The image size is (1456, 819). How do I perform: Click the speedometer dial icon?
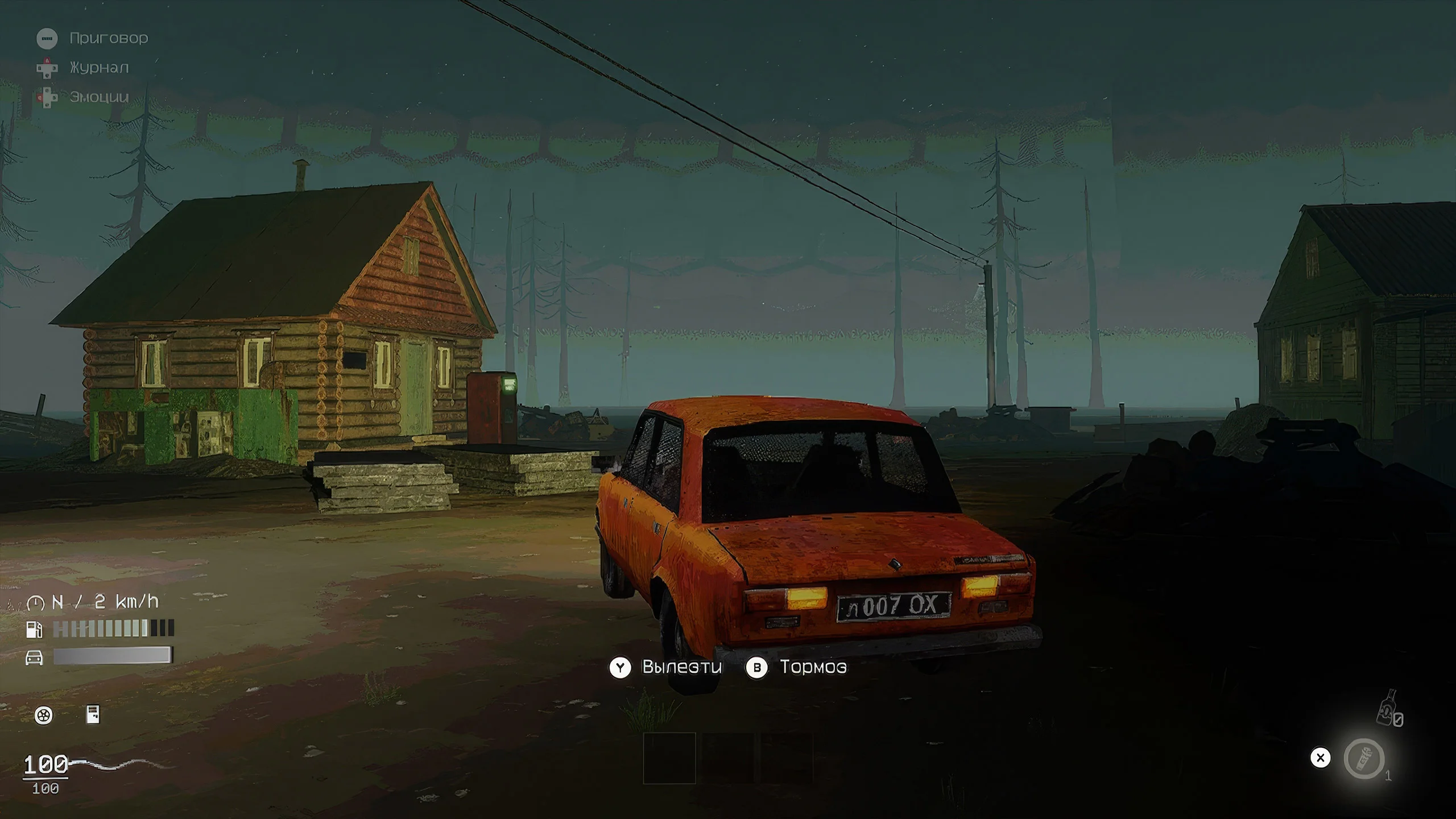point(35,602)
